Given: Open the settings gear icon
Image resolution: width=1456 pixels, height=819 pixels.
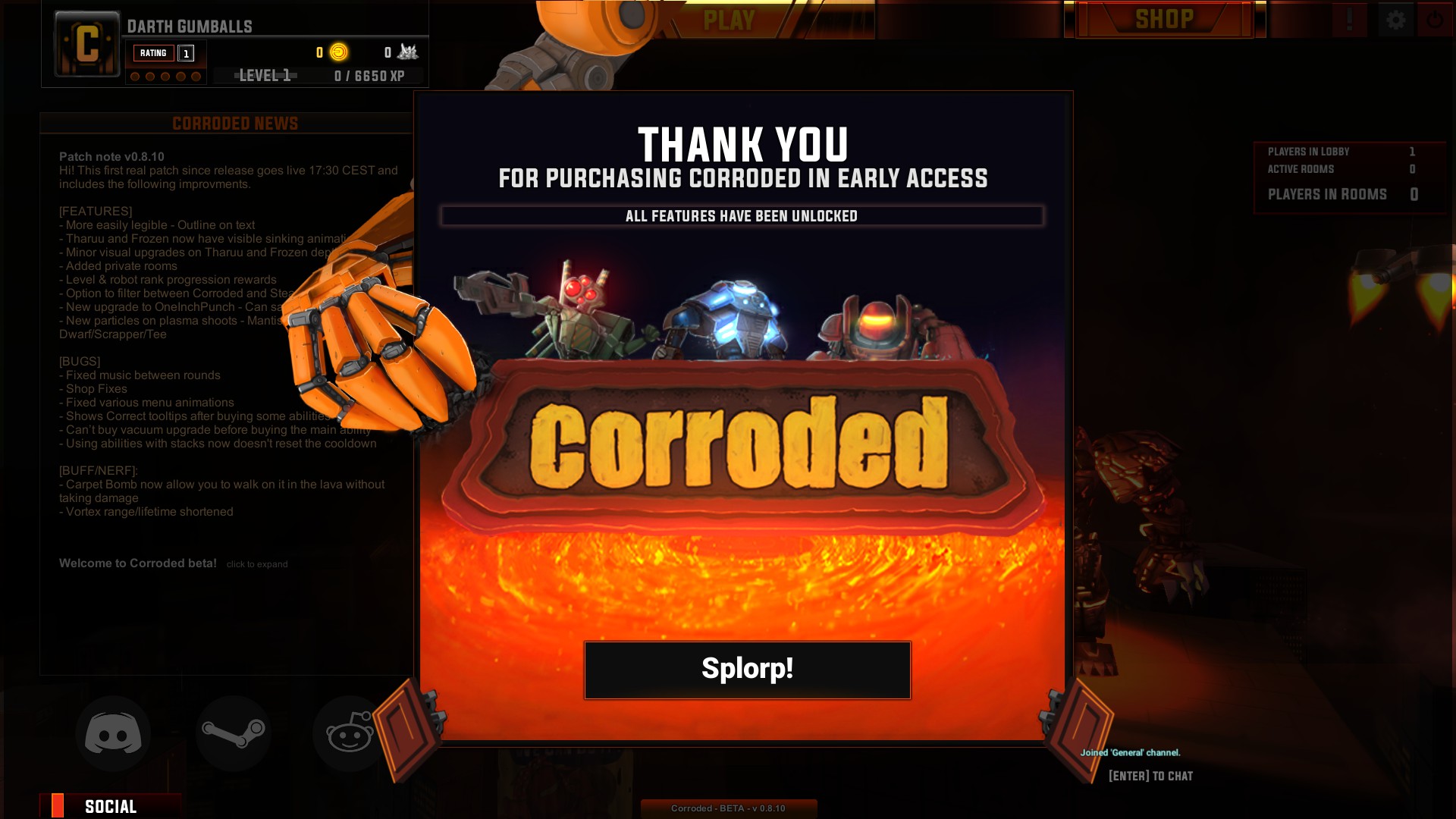Looking at the screenshot, I should [1395, 20].
